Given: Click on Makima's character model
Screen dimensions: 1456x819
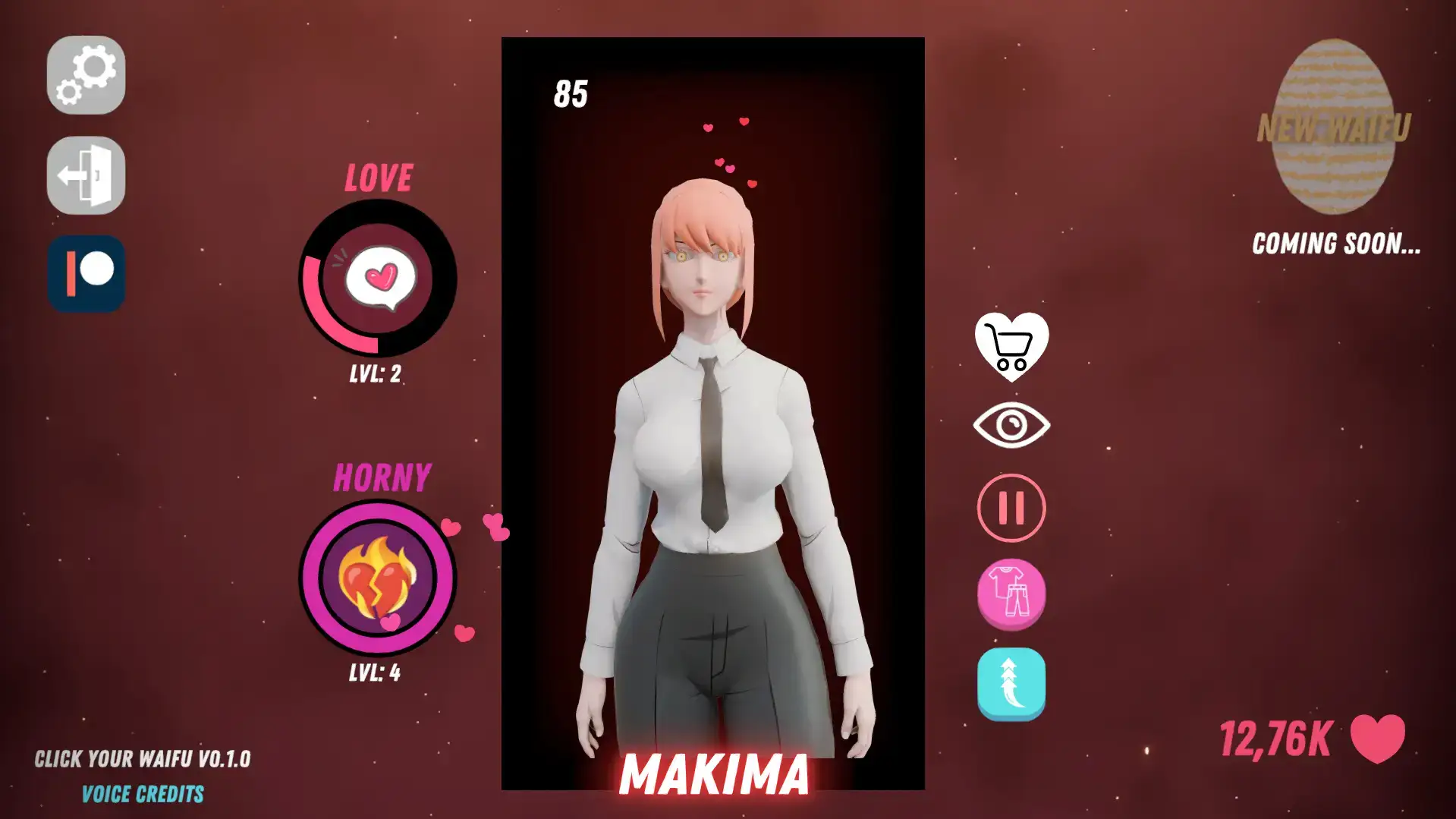Looking at the screenshot, I should [x=712, y=455].
